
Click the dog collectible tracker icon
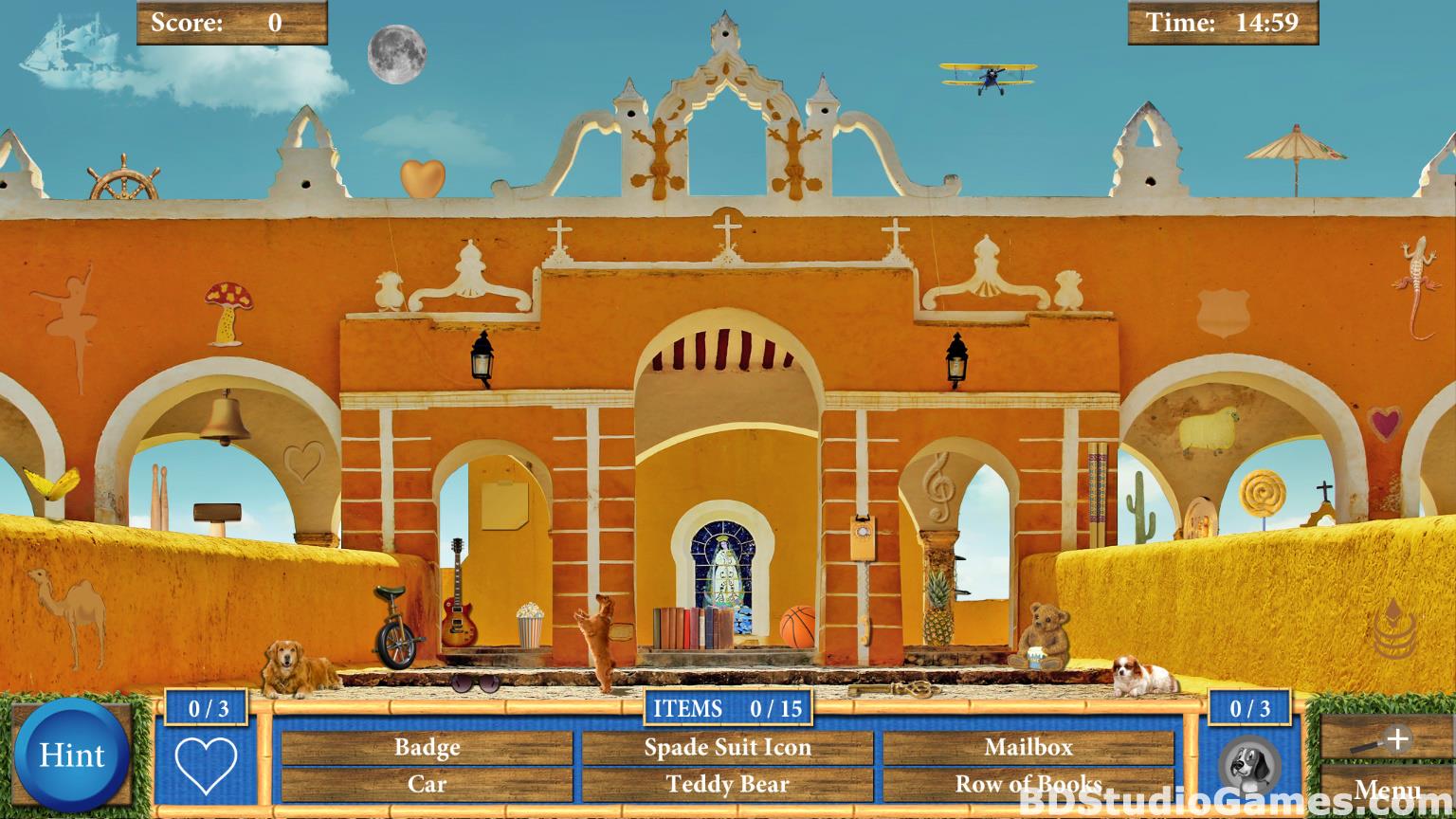1249,764
